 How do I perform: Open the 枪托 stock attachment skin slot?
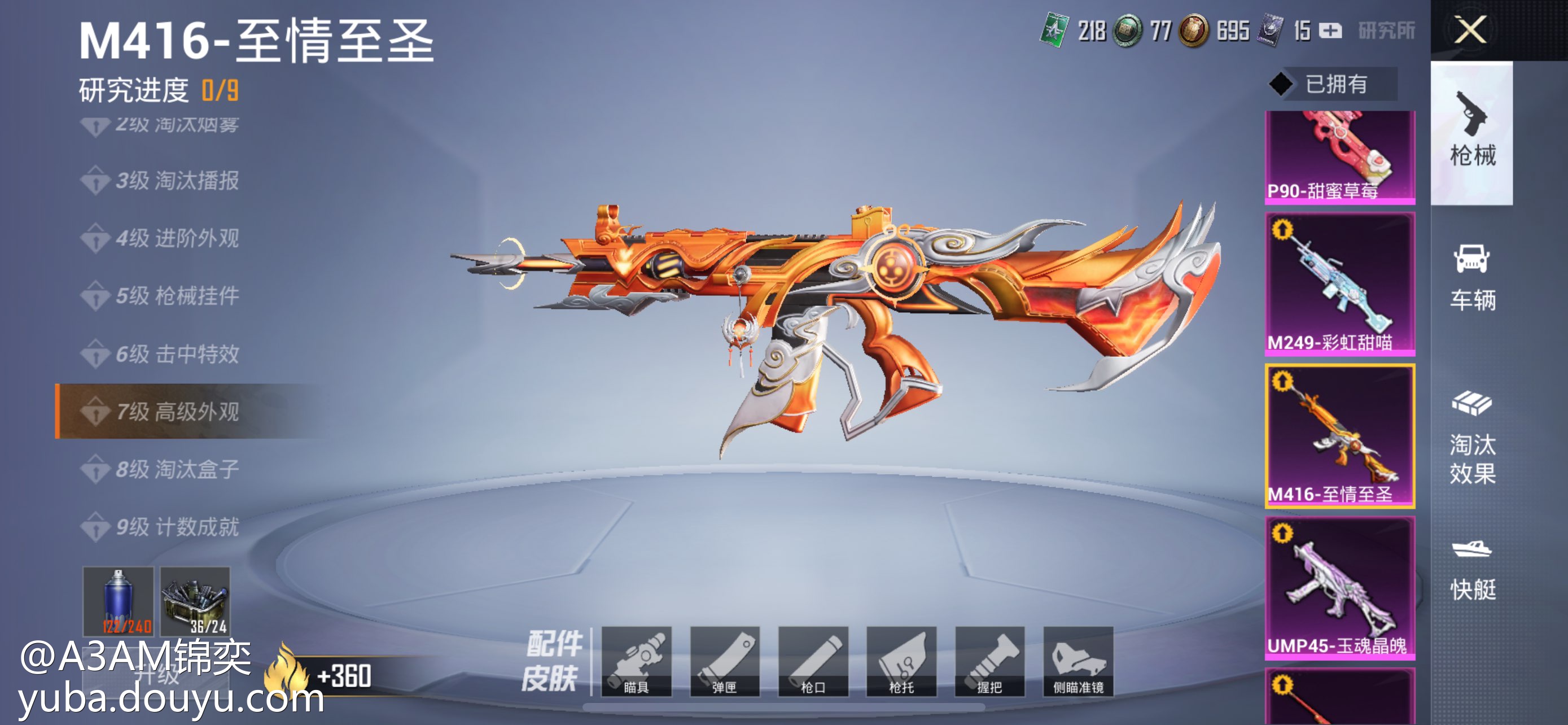click(x=901, y=661)
